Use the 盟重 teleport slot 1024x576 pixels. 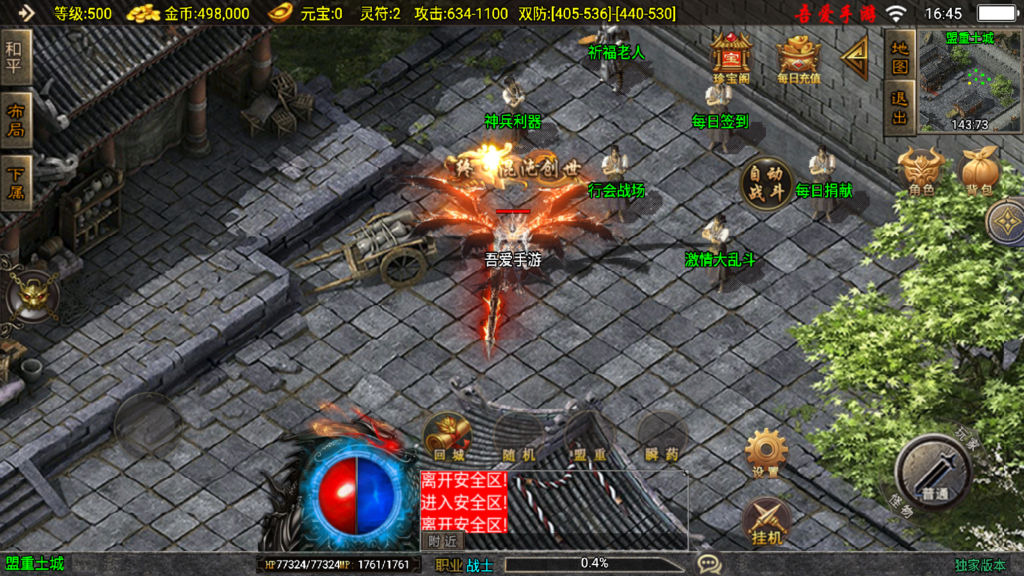click(590, 436)
